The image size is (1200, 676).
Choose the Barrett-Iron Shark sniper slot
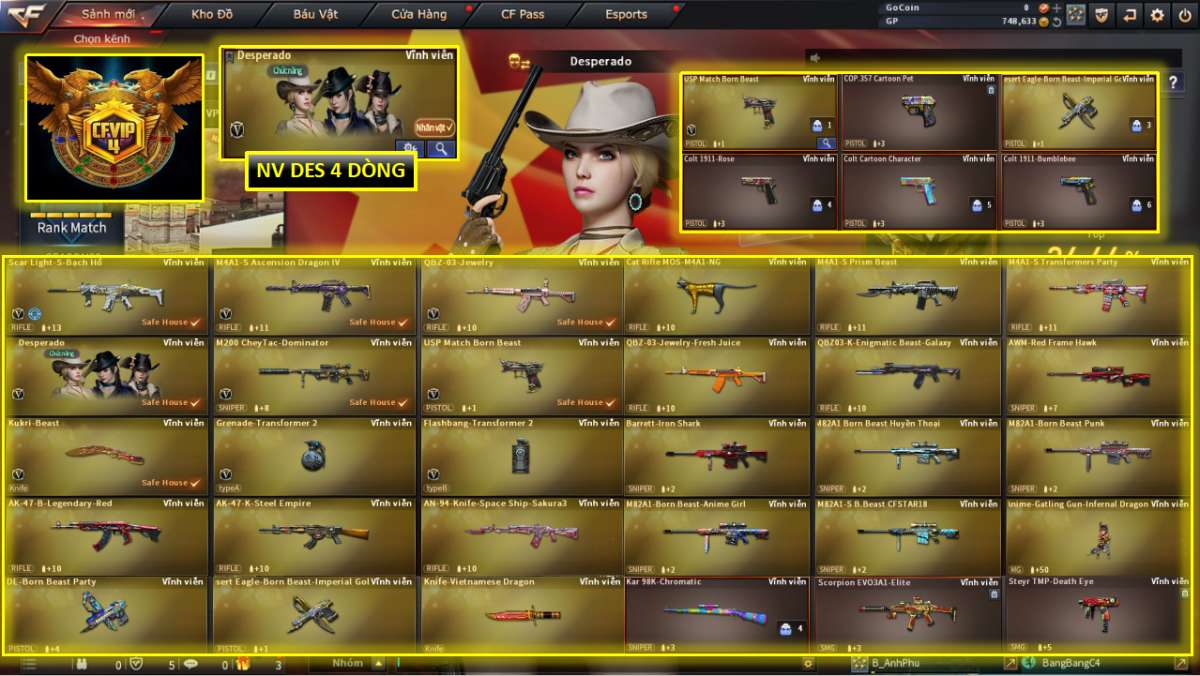(x=716, y=455)
